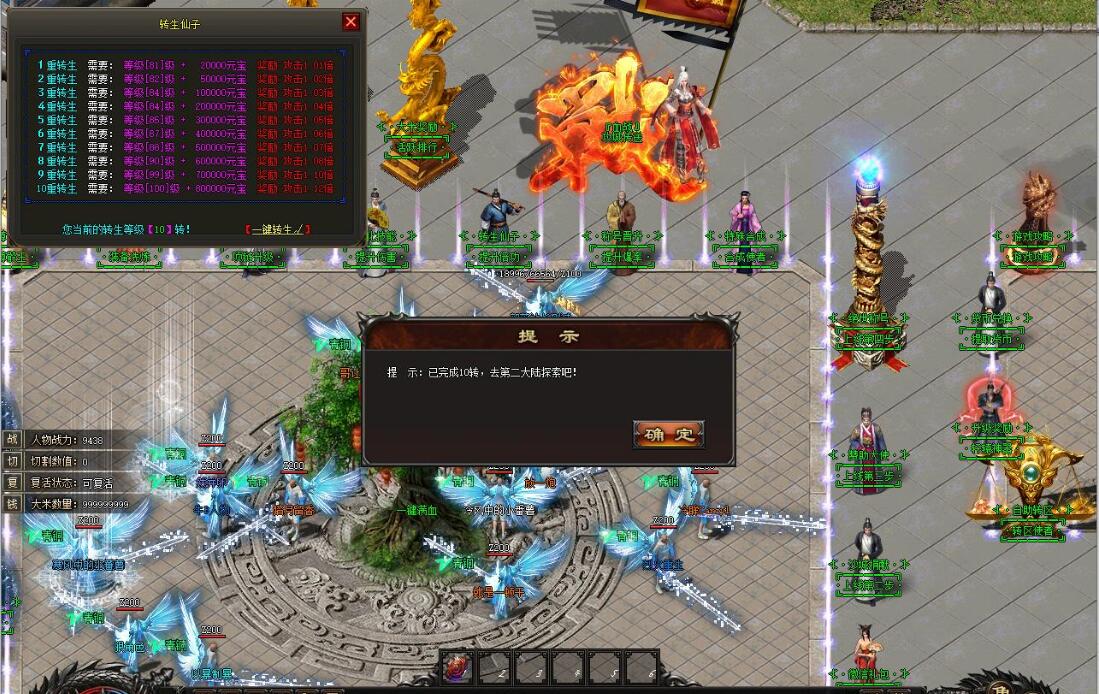Image resolution: width=1099 pixels, height=694 pixels.
Task: Select the 锁 side tab button
Action: coord(12,504)
